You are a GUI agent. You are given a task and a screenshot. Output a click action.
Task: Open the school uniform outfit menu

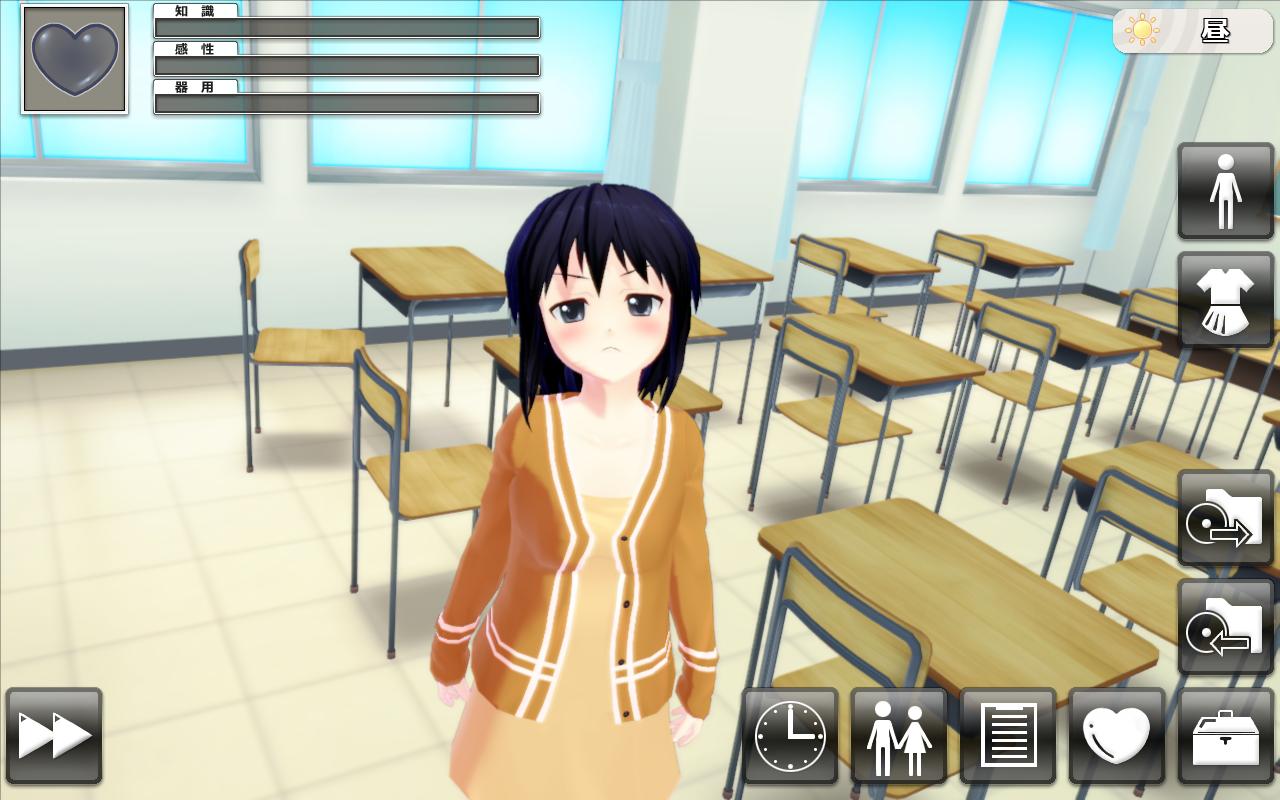(x=1226, y=300)
